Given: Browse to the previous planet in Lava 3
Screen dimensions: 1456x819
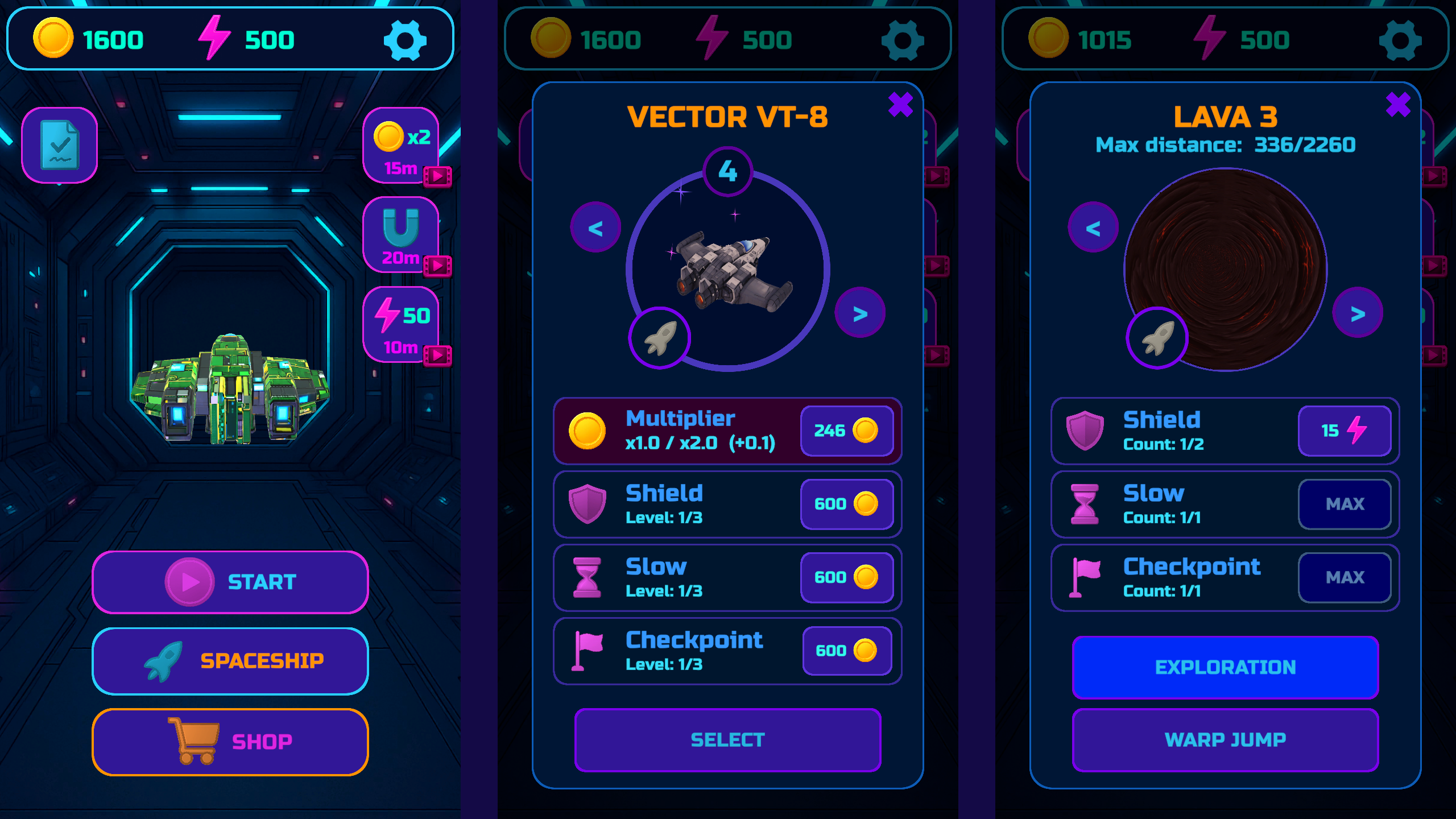Looking at the screenshot, I should point(1092,226).
